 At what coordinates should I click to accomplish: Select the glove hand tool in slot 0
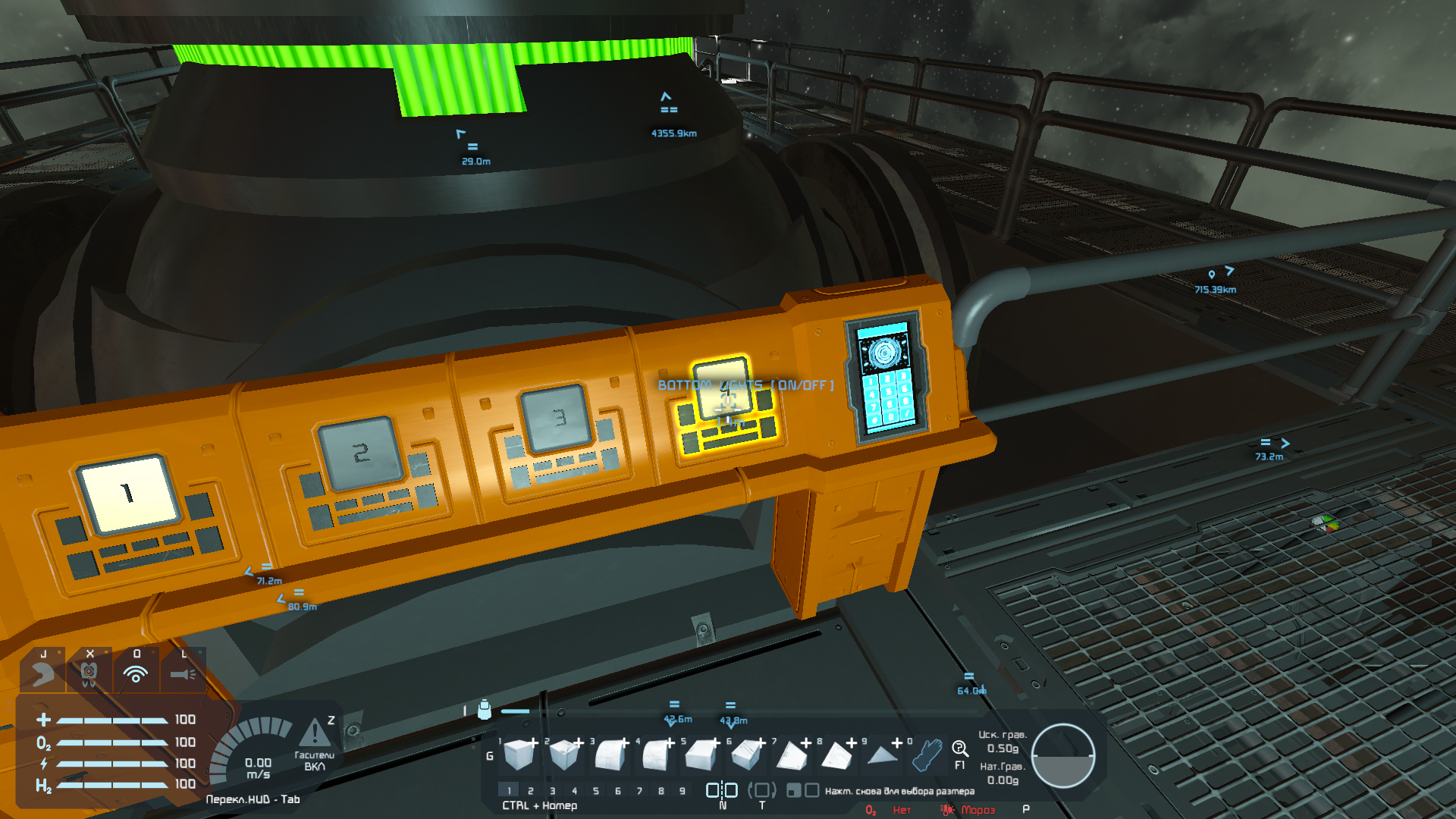(927, 755)
